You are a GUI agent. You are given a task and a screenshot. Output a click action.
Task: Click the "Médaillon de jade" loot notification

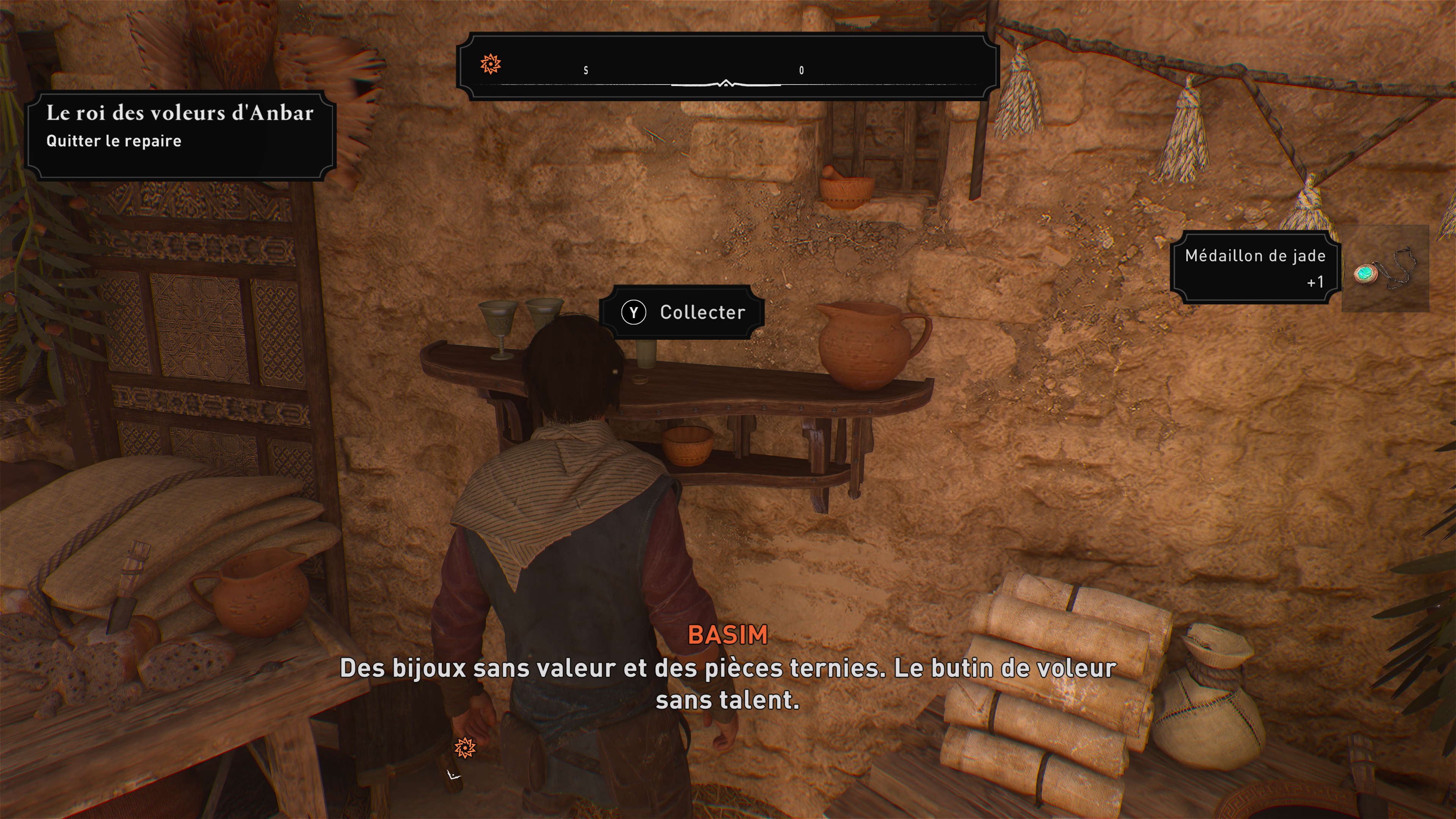[x=1255, y=267]
